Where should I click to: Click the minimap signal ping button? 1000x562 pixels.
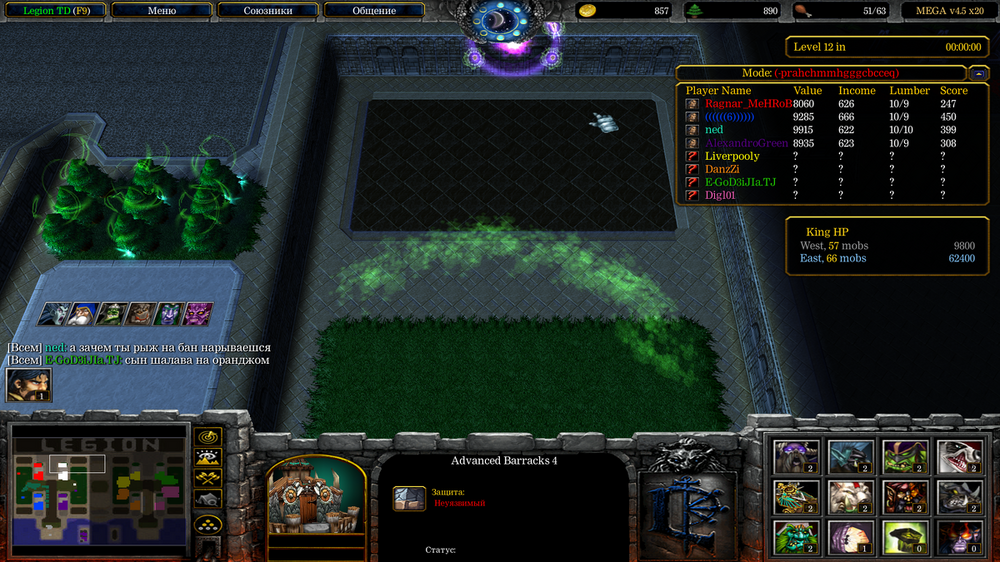tap(208, 437)
